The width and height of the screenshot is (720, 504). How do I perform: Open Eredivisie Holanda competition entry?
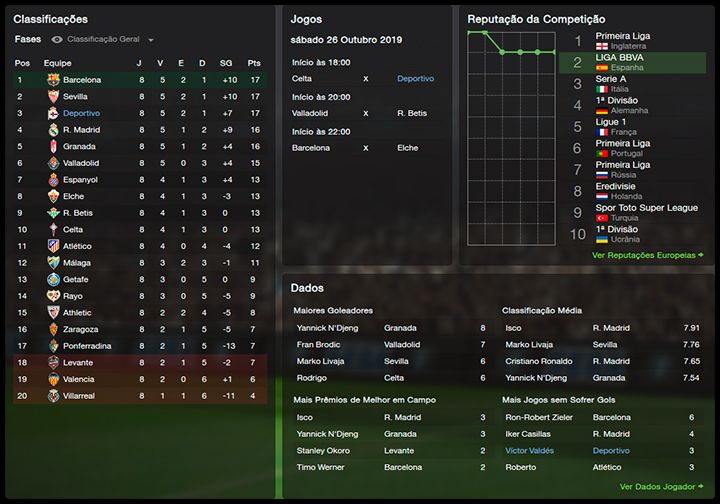pos(622,190)
